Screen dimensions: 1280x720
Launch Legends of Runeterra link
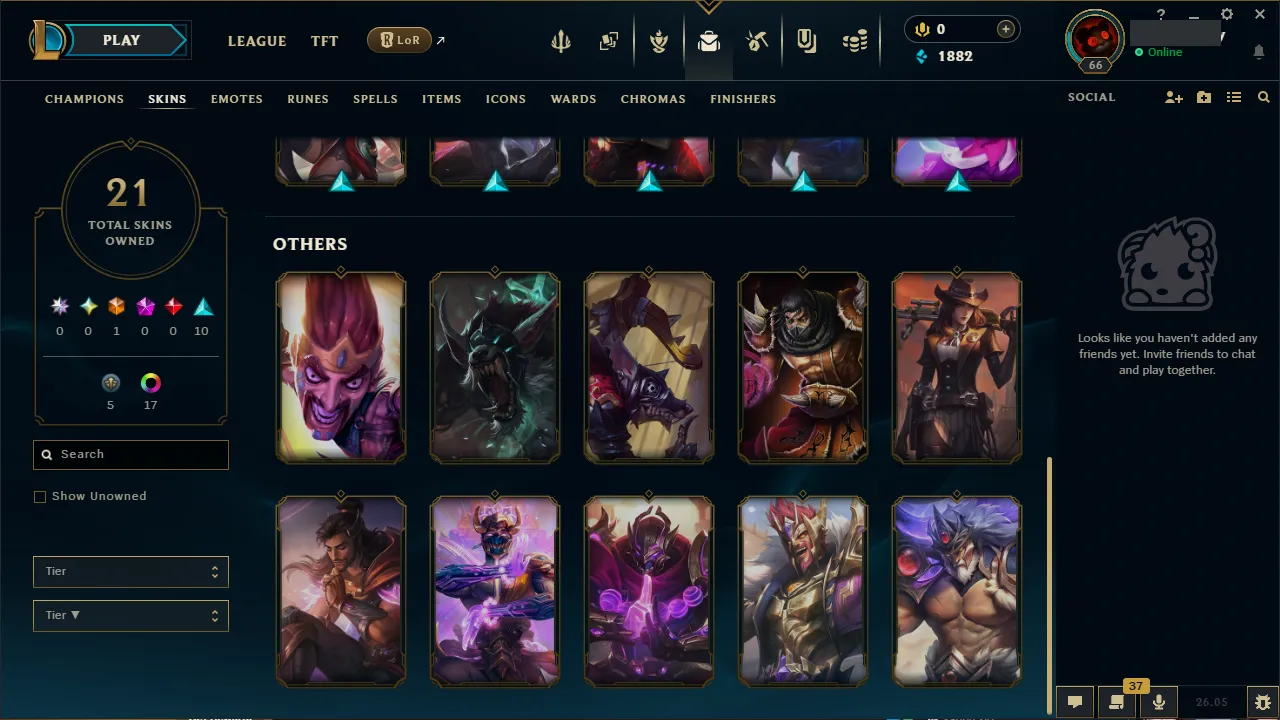(400, 40)
